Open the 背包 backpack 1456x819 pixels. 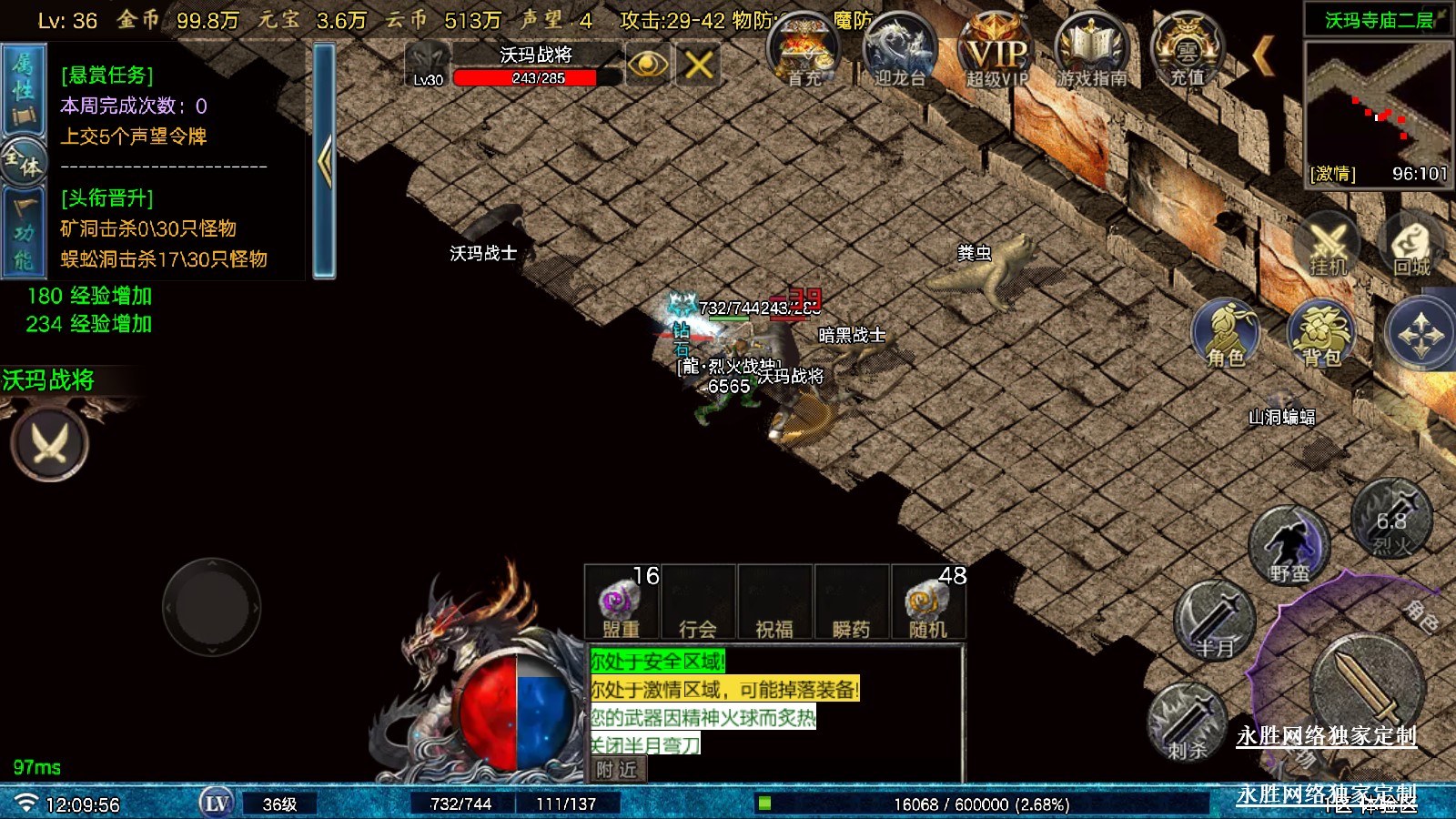coord(1321,334)
